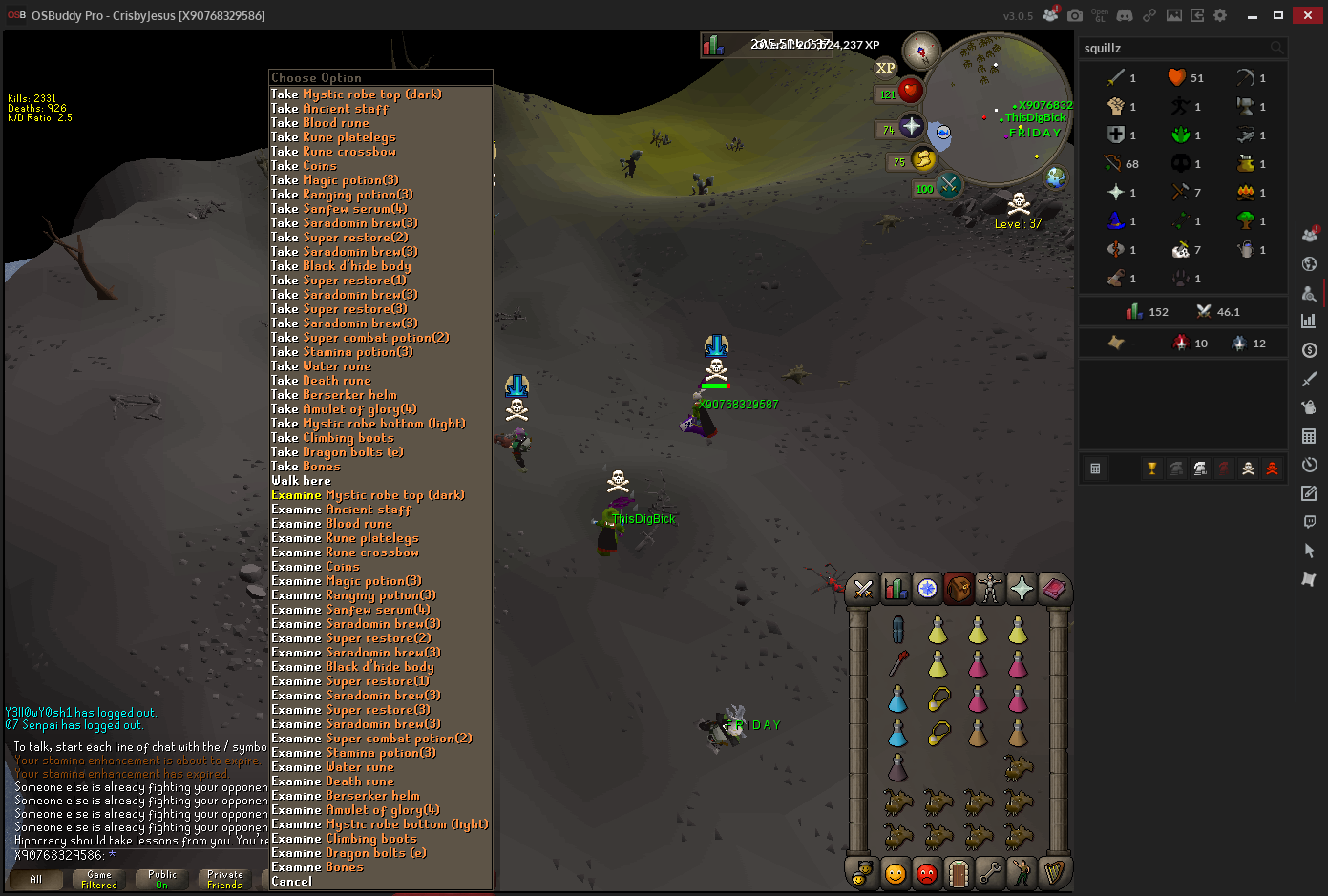Select the Walk here option
This screenshot has height=896, width=1328.
(x=301, y=481)
